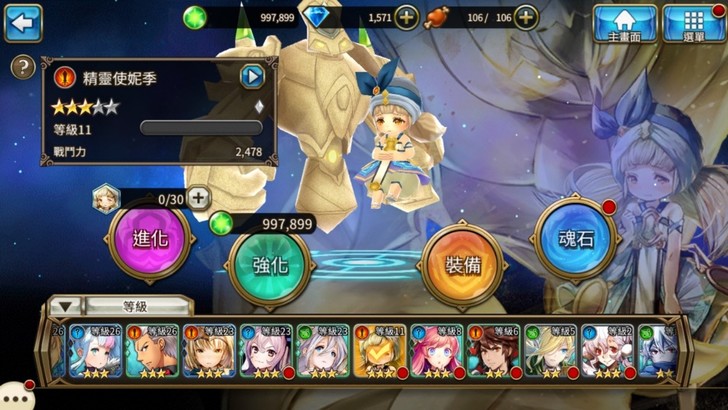The width and height of the screenshot is (728, 410).
Task: Select the level 11 golden checked hero portrait
Action: point(379,350)
